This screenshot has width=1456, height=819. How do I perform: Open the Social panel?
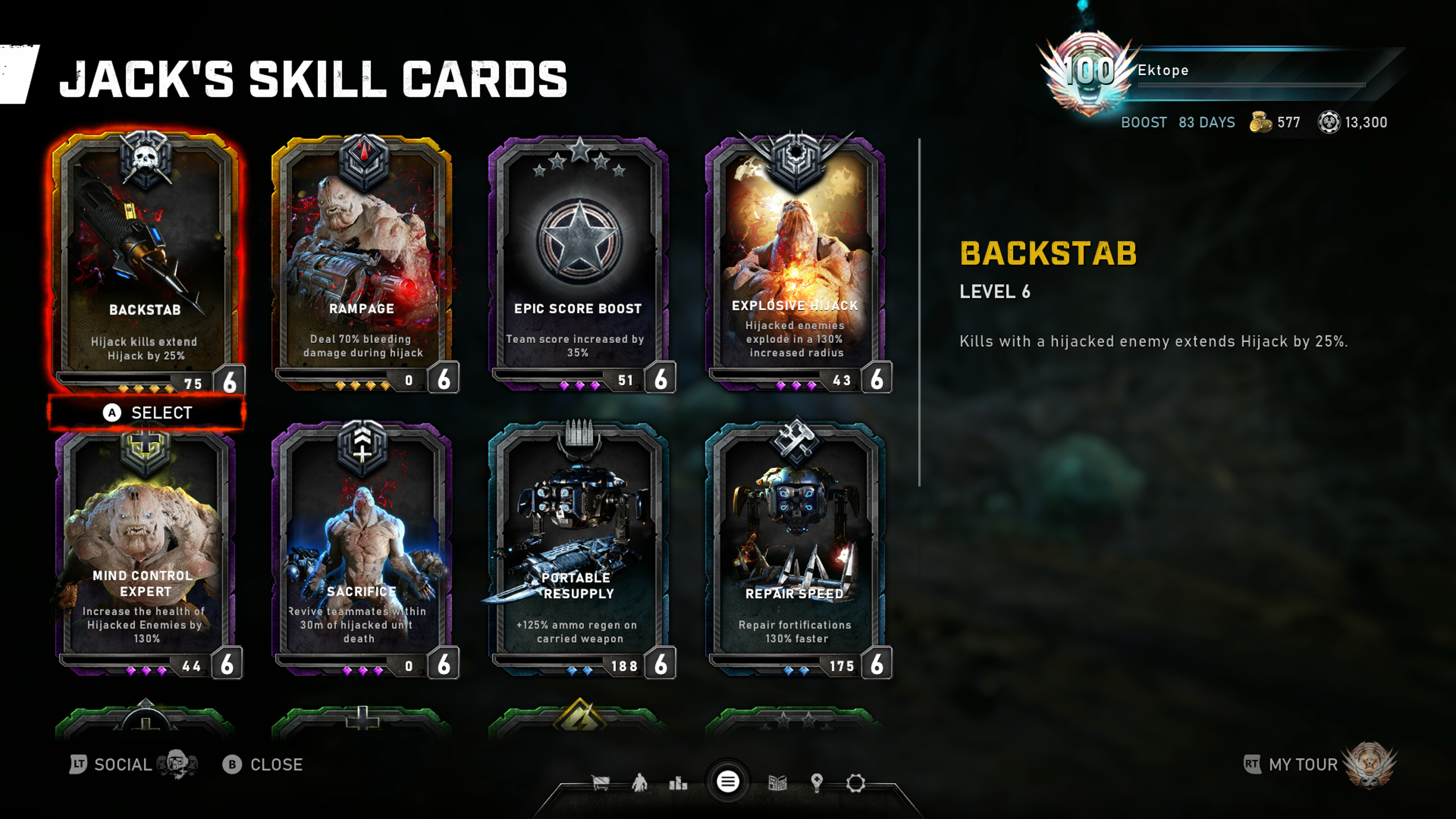point(121,765)
